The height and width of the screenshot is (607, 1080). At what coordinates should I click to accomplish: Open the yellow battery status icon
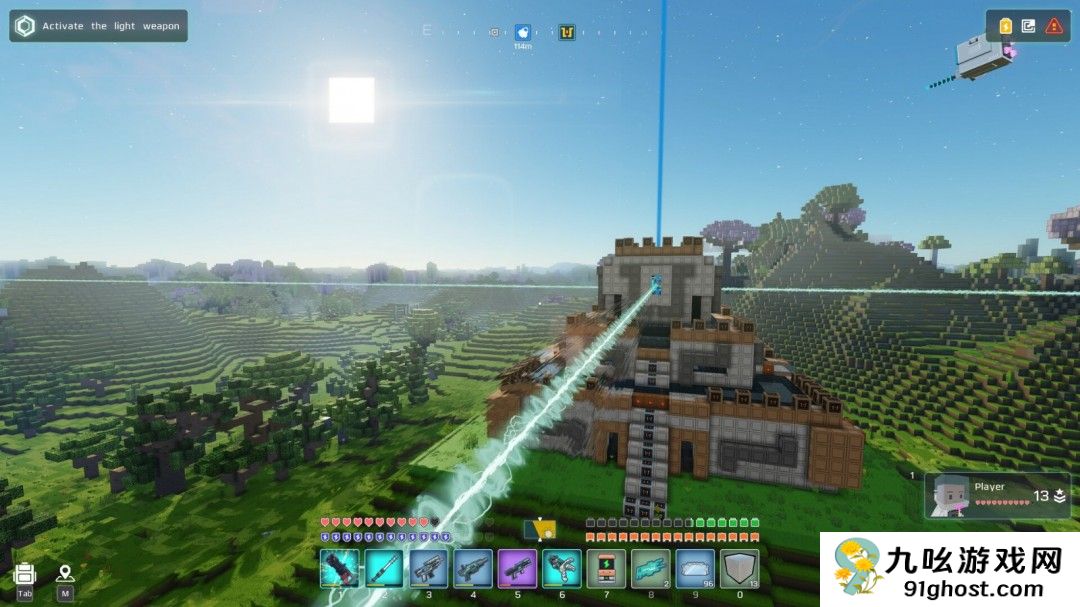[1005, 26]
